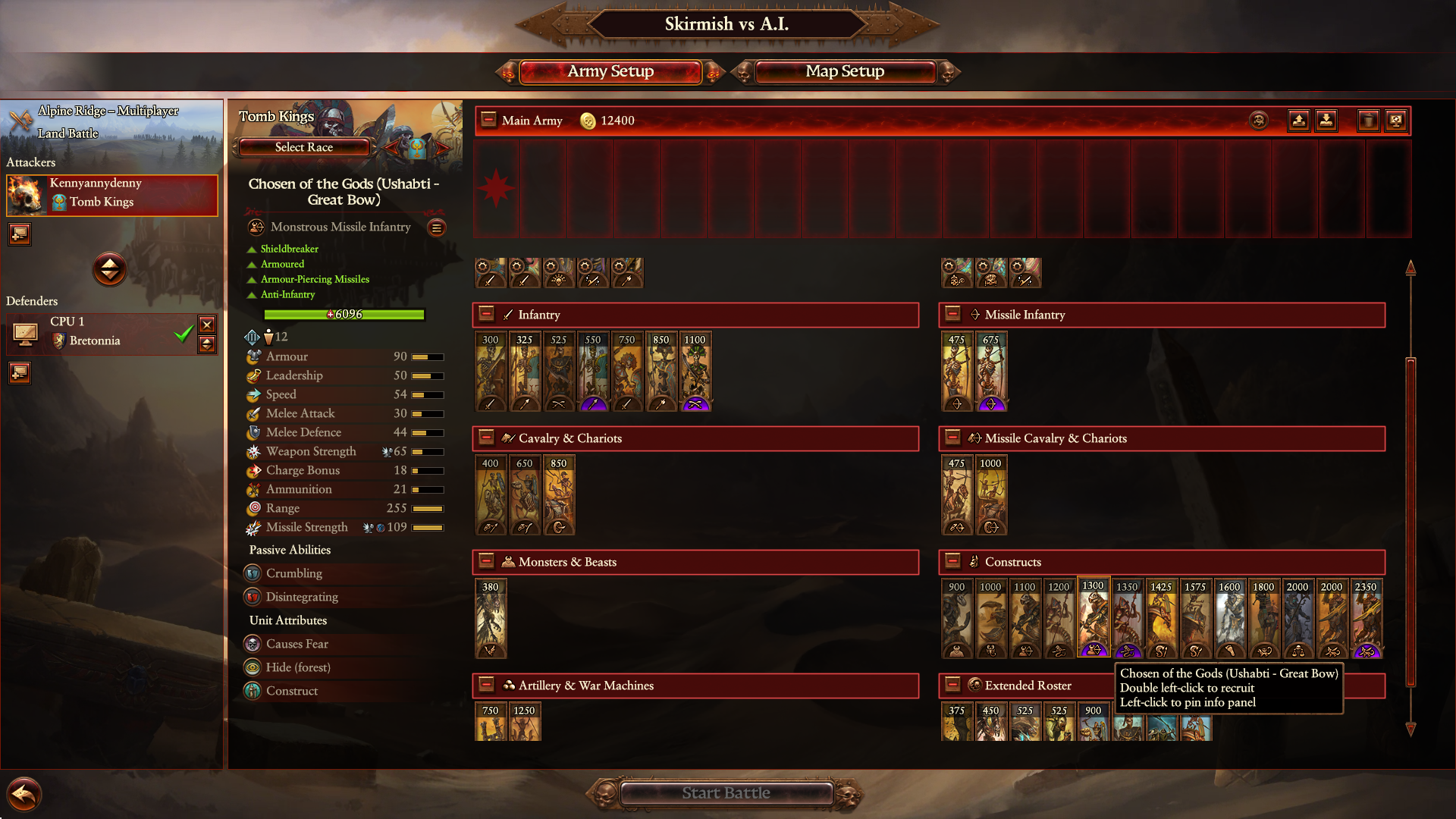This screenshot has height=819, width=1456.
Task: Collapse the Monsters & Beasts category
Action: point(486,561)
